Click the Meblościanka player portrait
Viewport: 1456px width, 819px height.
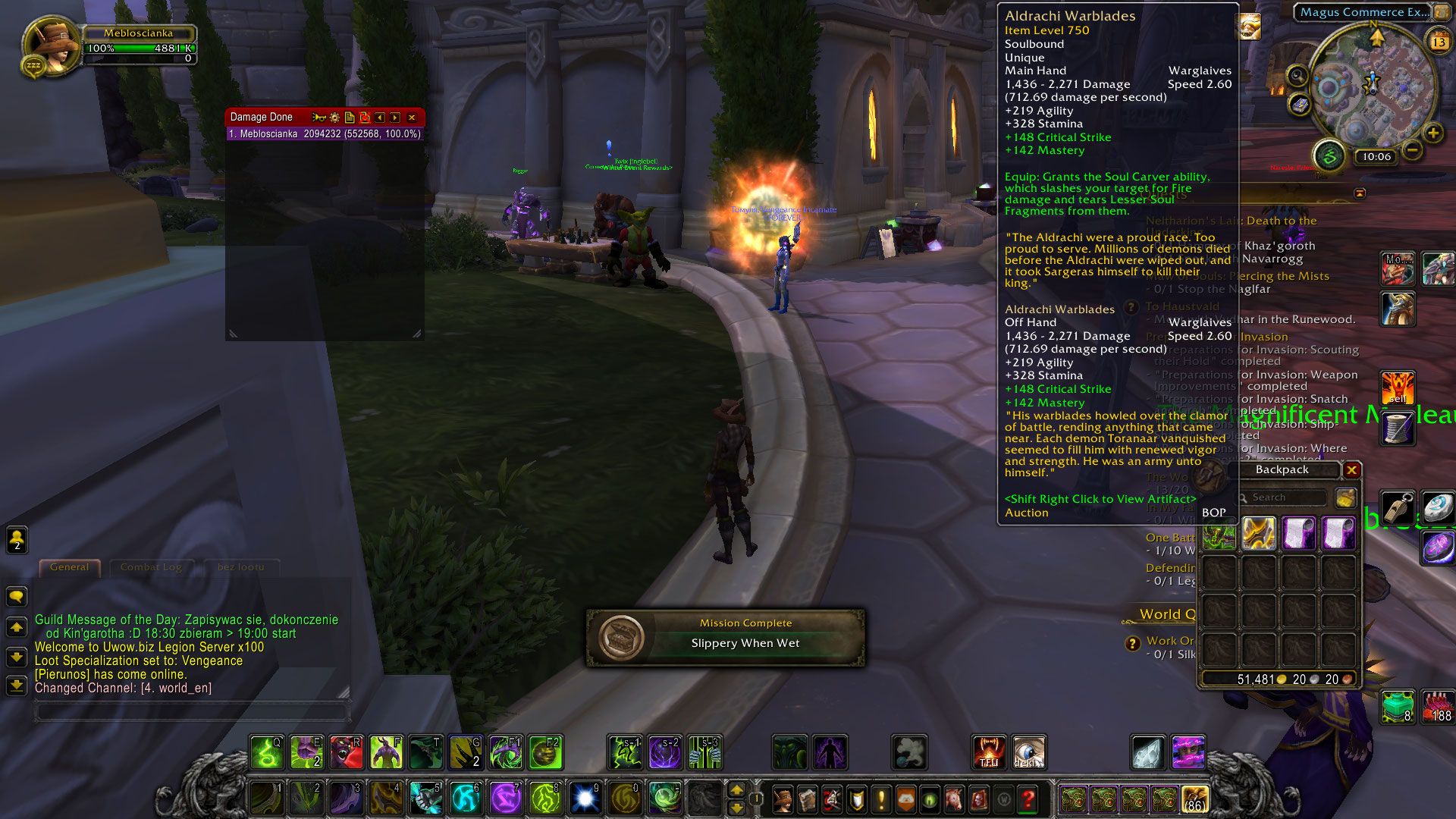[52, 44]
